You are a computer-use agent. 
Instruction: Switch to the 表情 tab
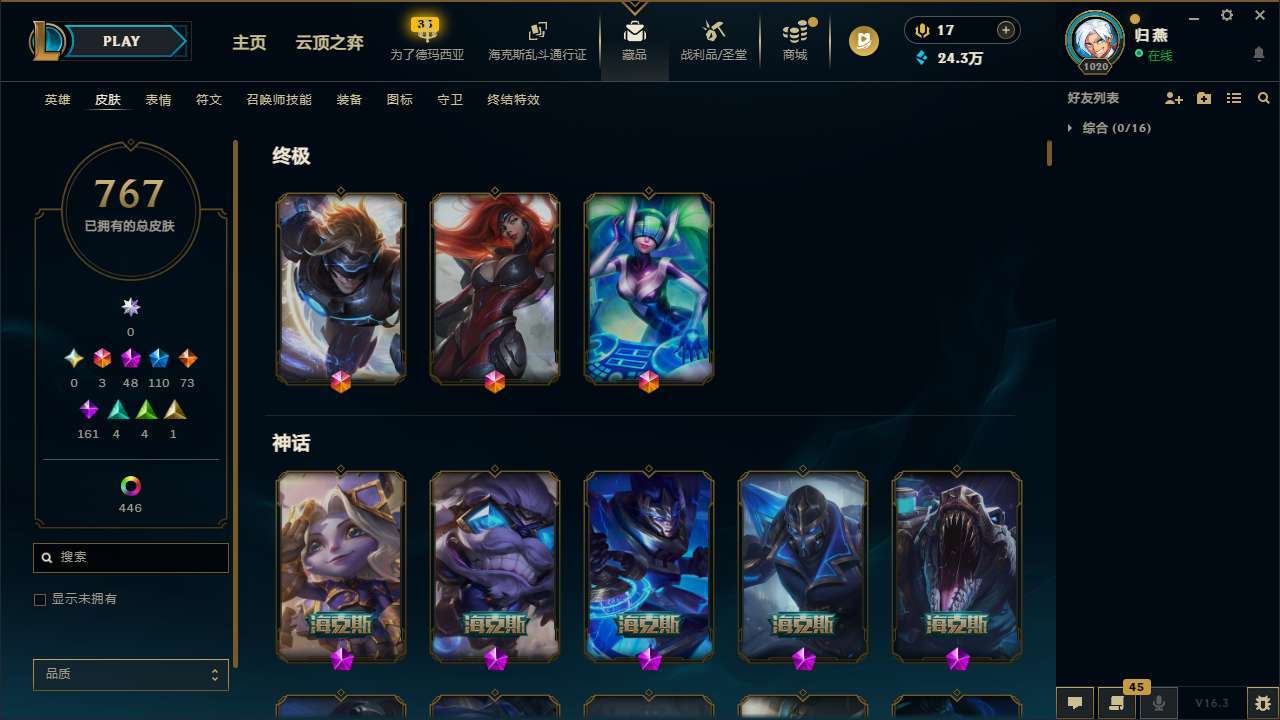point(158,100)
